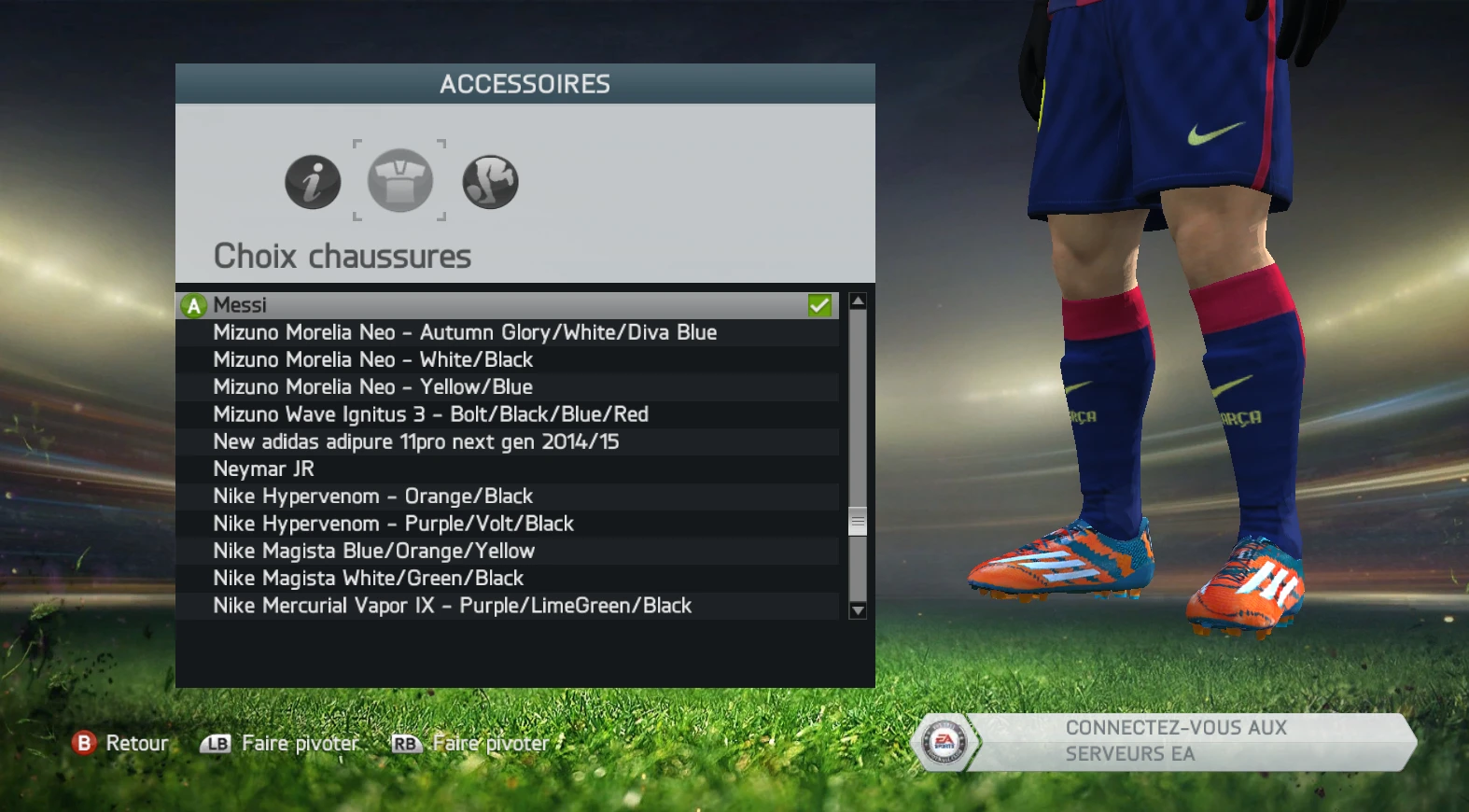The image size is (1469, 812).
Task: Click the EA Sports logo near the banner
Action: [945, 739]
